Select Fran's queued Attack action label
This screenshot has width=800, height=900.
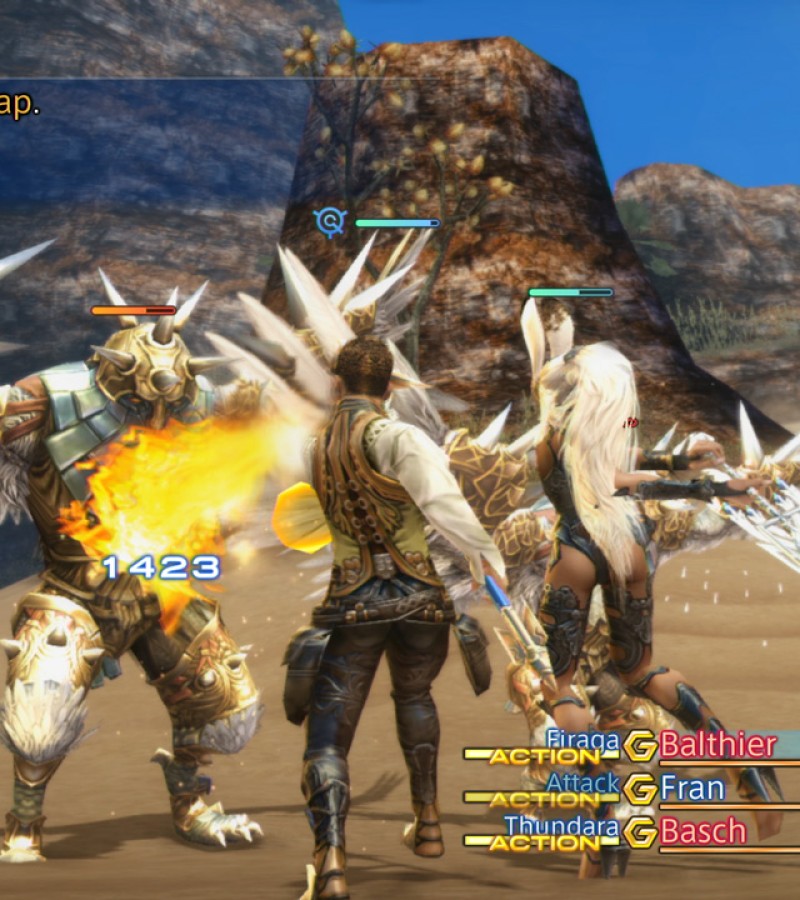tap(584, 783)
